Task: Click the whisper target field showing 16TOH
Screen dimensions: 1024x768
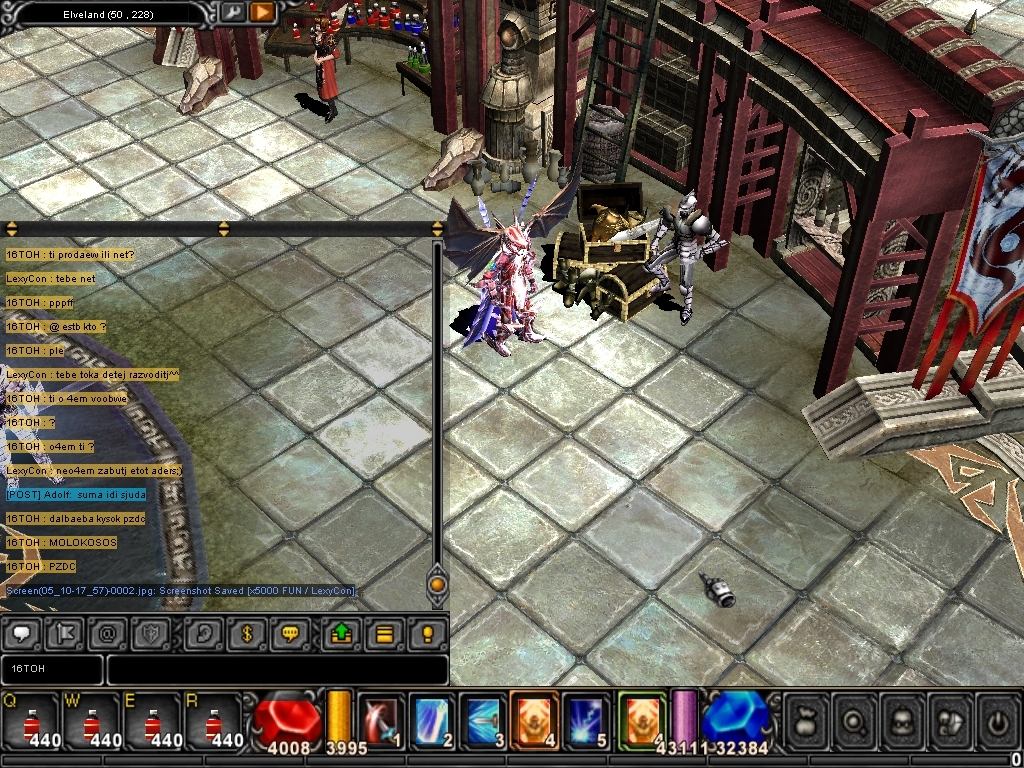Action: (x=52, y=669)
